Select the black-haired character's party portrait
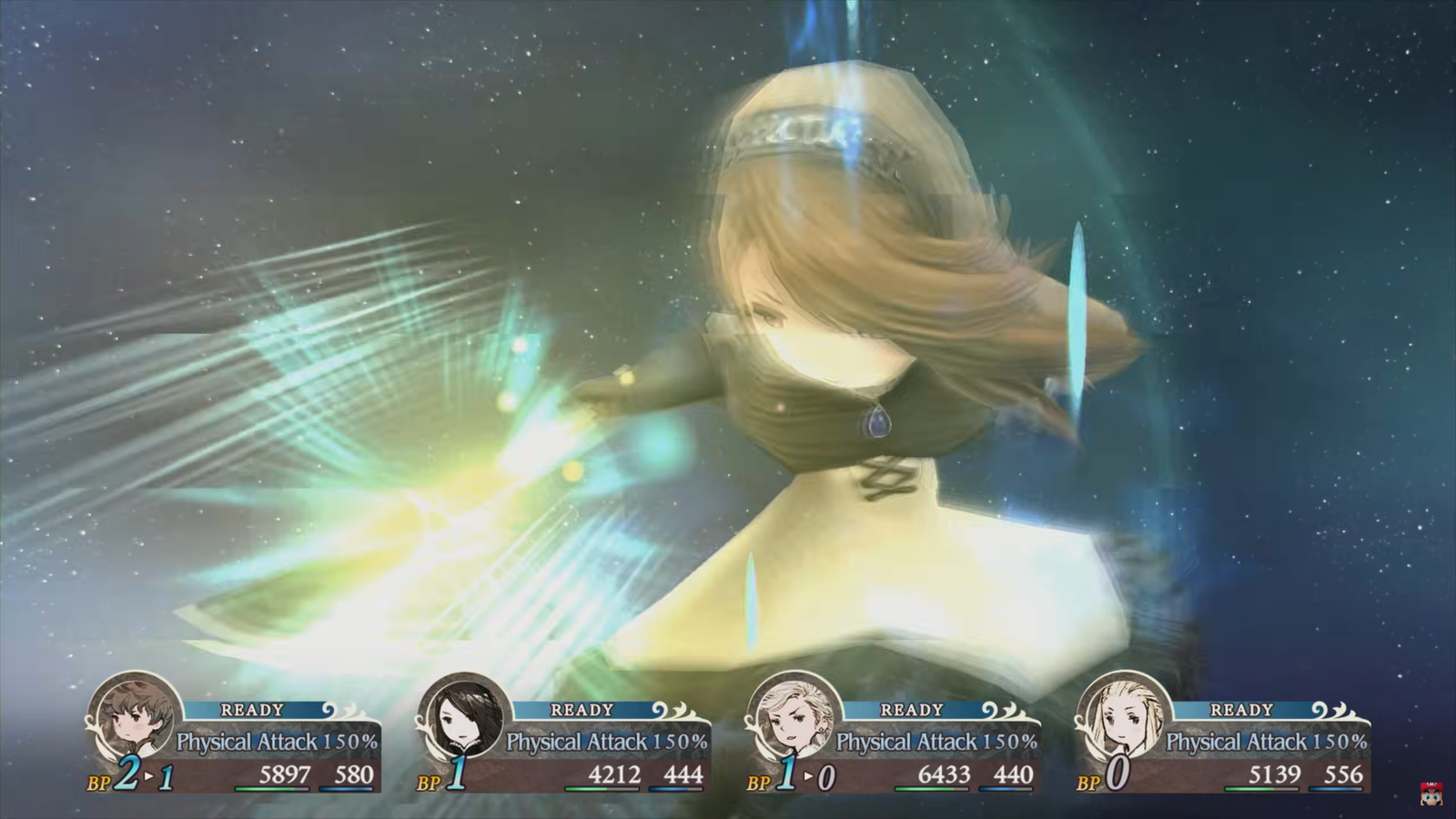This screenshot has height=819, width=1456. pyautogui.click(x=464, y=716)
